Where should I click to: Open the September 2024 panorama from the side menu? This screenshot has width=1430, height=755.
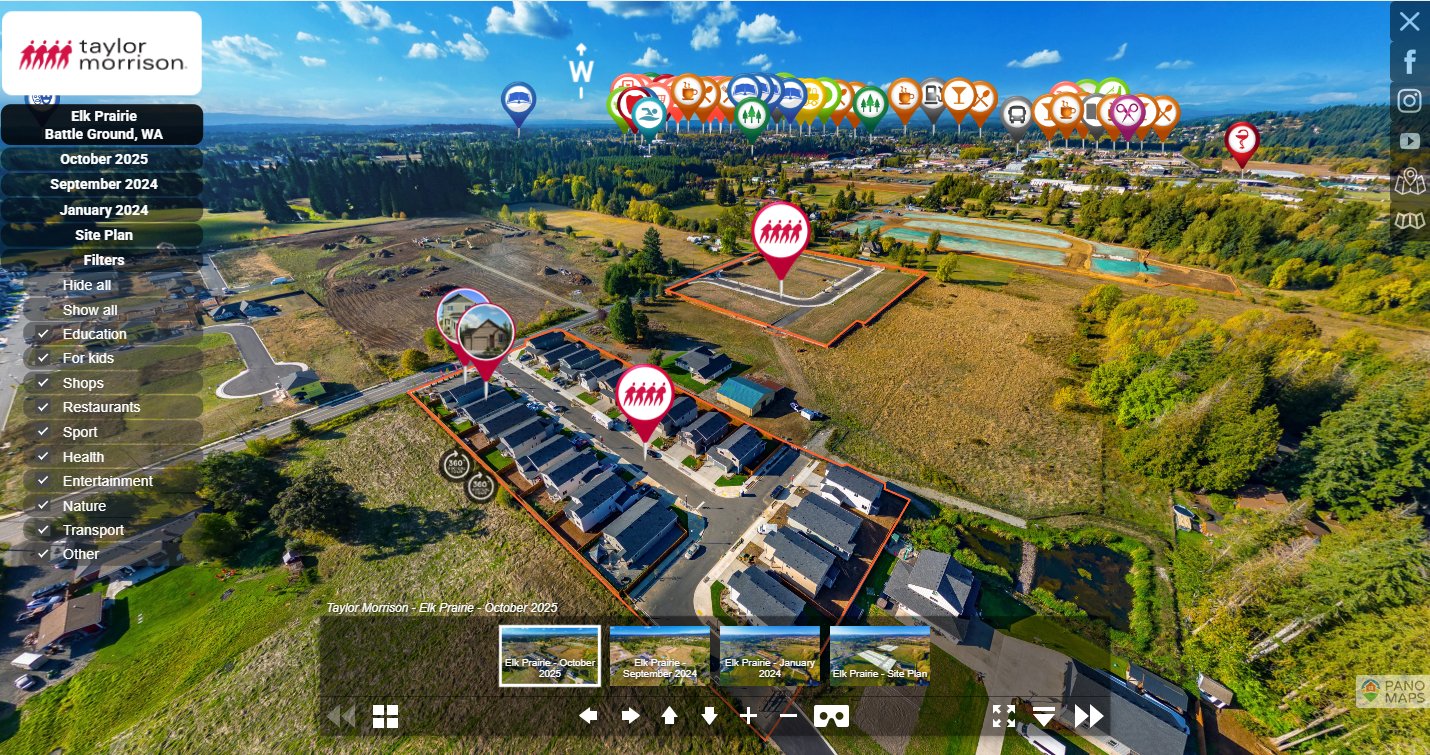point(103,184)
